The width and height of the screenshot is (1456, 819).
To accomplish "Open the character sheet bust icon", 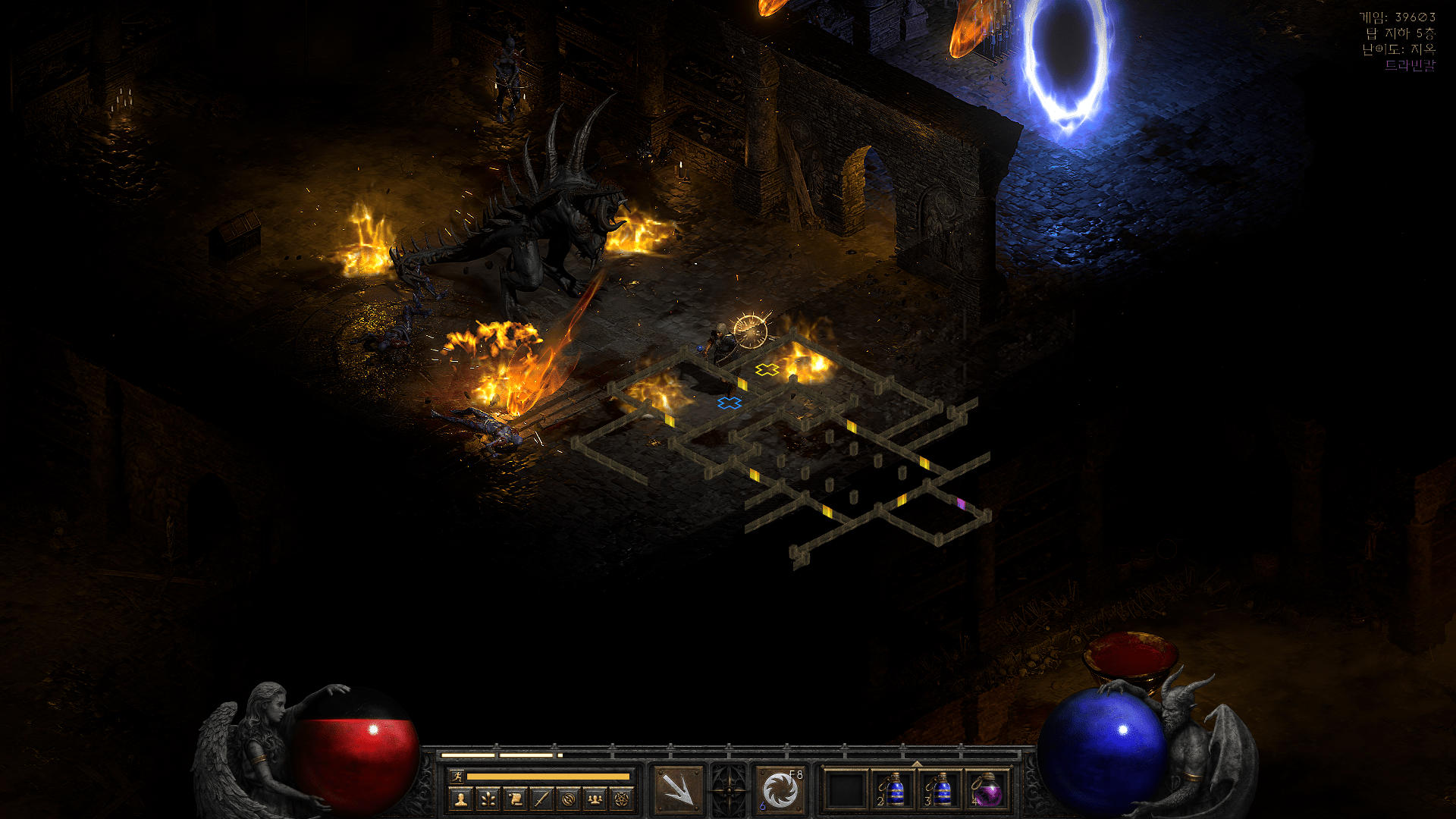I will (460, 799).
